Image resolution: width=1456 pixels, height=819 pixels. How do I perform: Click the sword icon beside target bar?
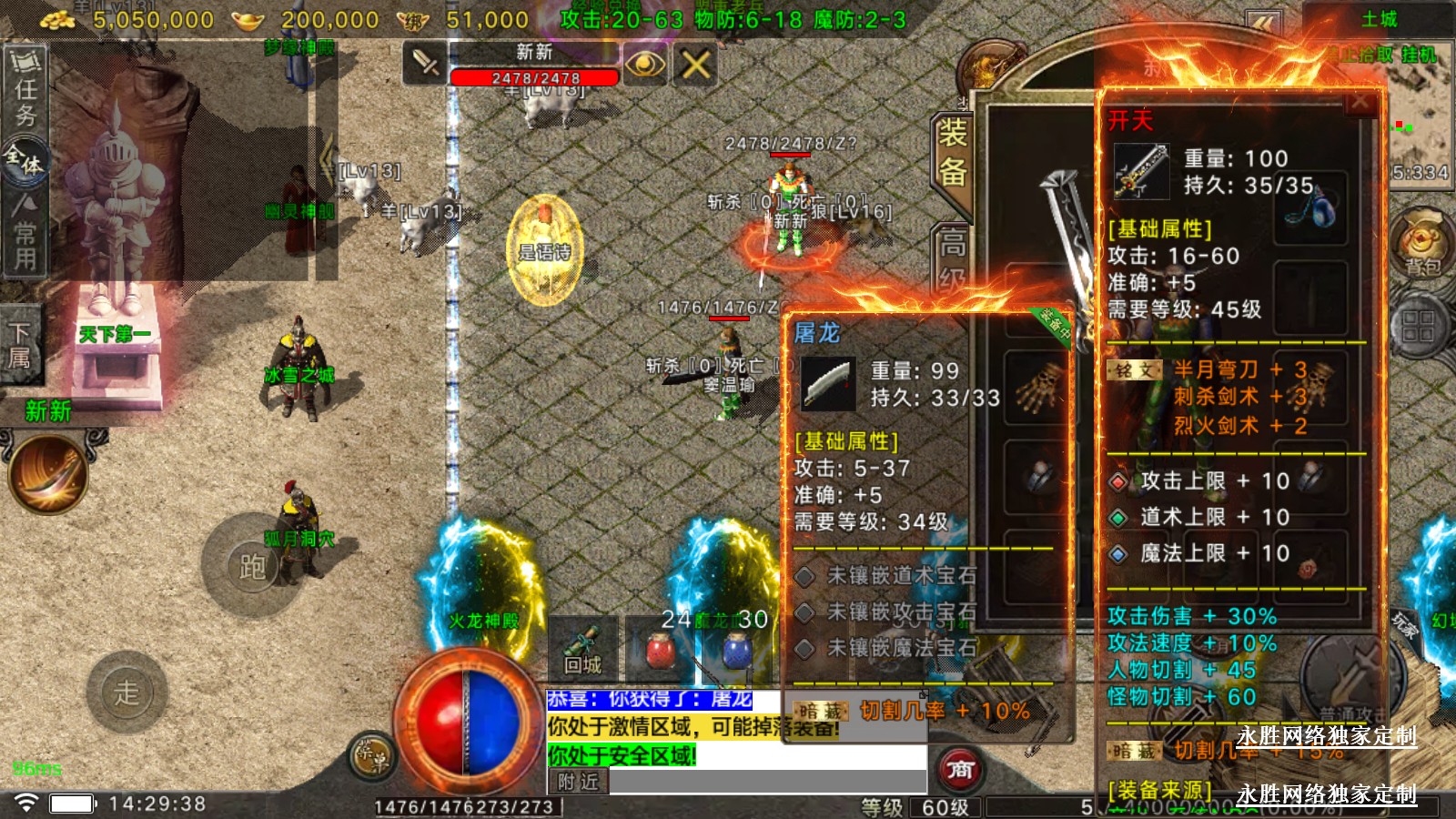pos(425,64)
